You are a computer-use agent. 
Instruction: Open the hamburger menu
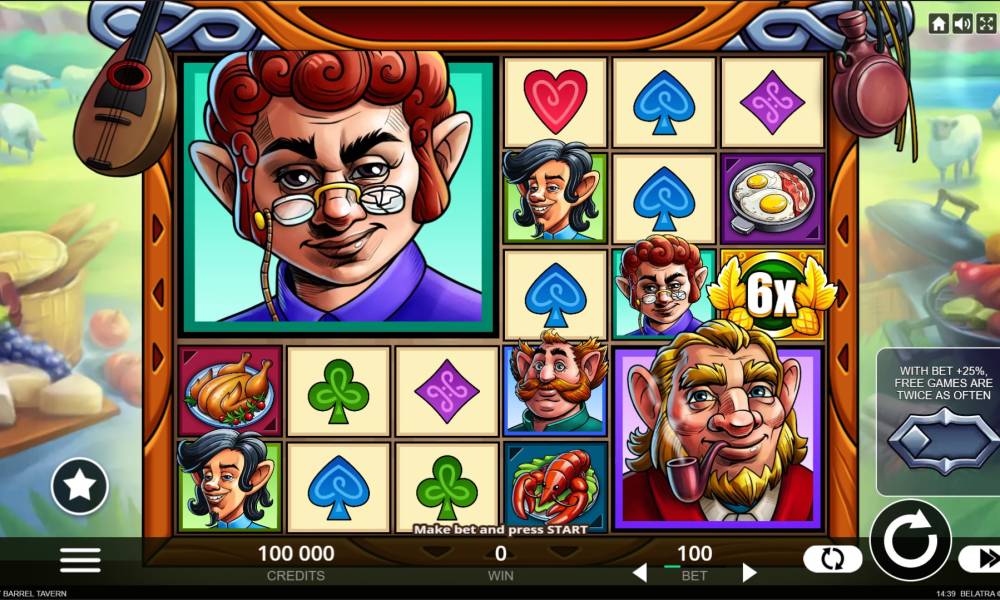(x=80, y=559)
